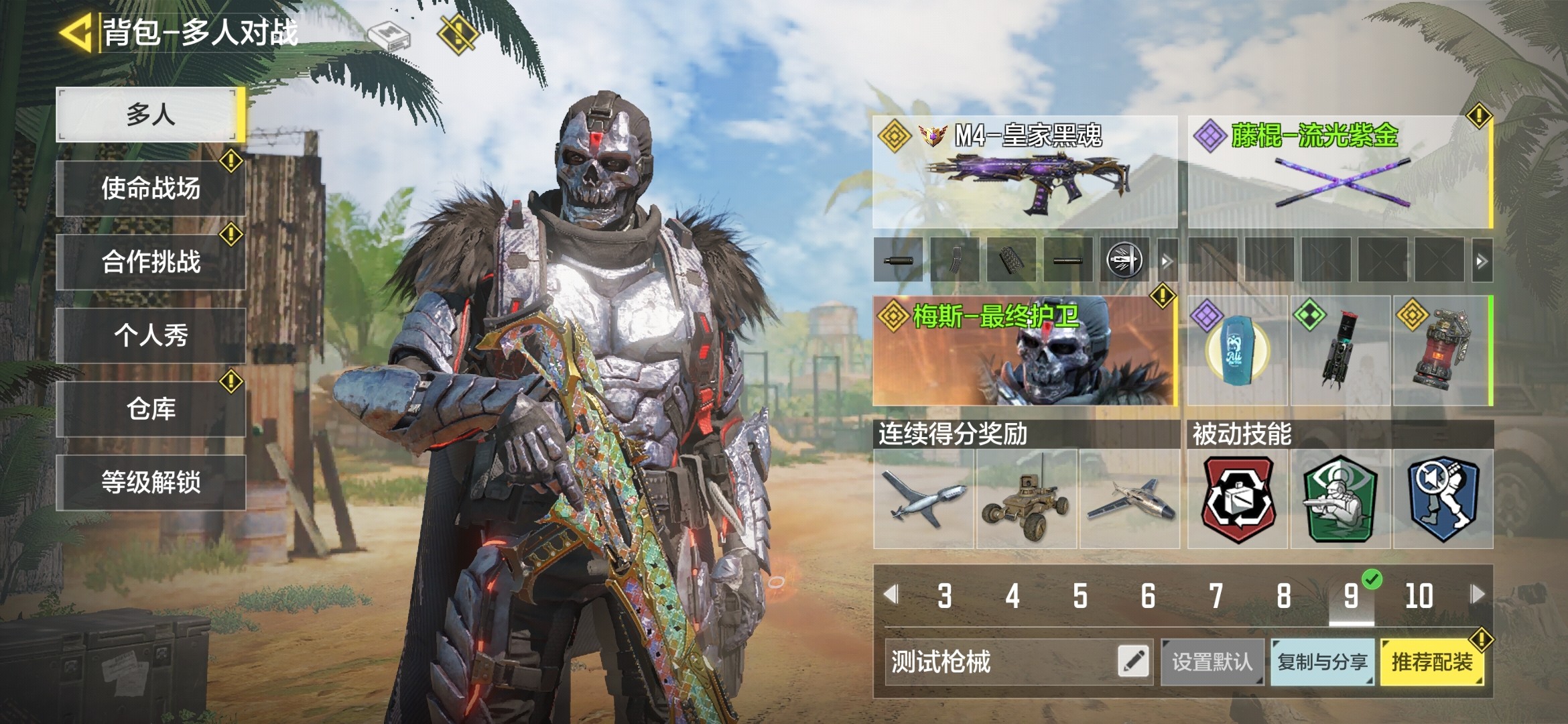
Task: Click the 设置默认 set default button
Action: [1212, 662]
